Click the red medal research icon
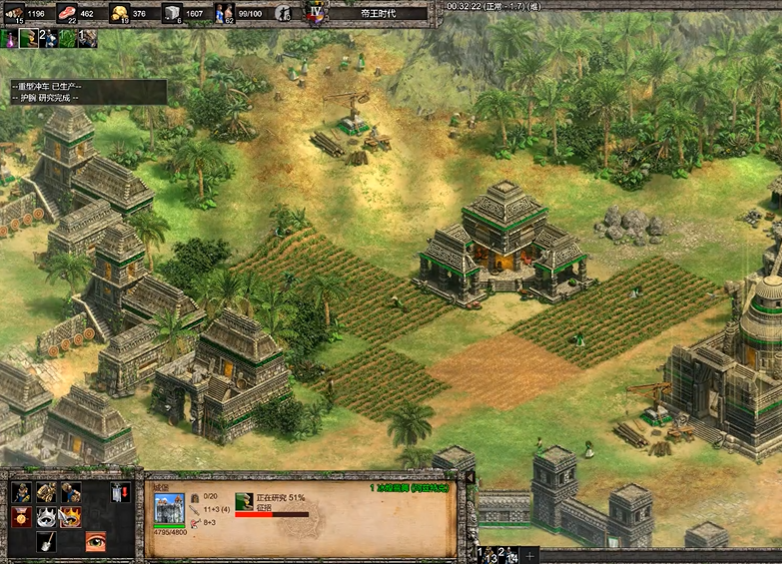This screenshot has height=564, width=782. (22, 518)
